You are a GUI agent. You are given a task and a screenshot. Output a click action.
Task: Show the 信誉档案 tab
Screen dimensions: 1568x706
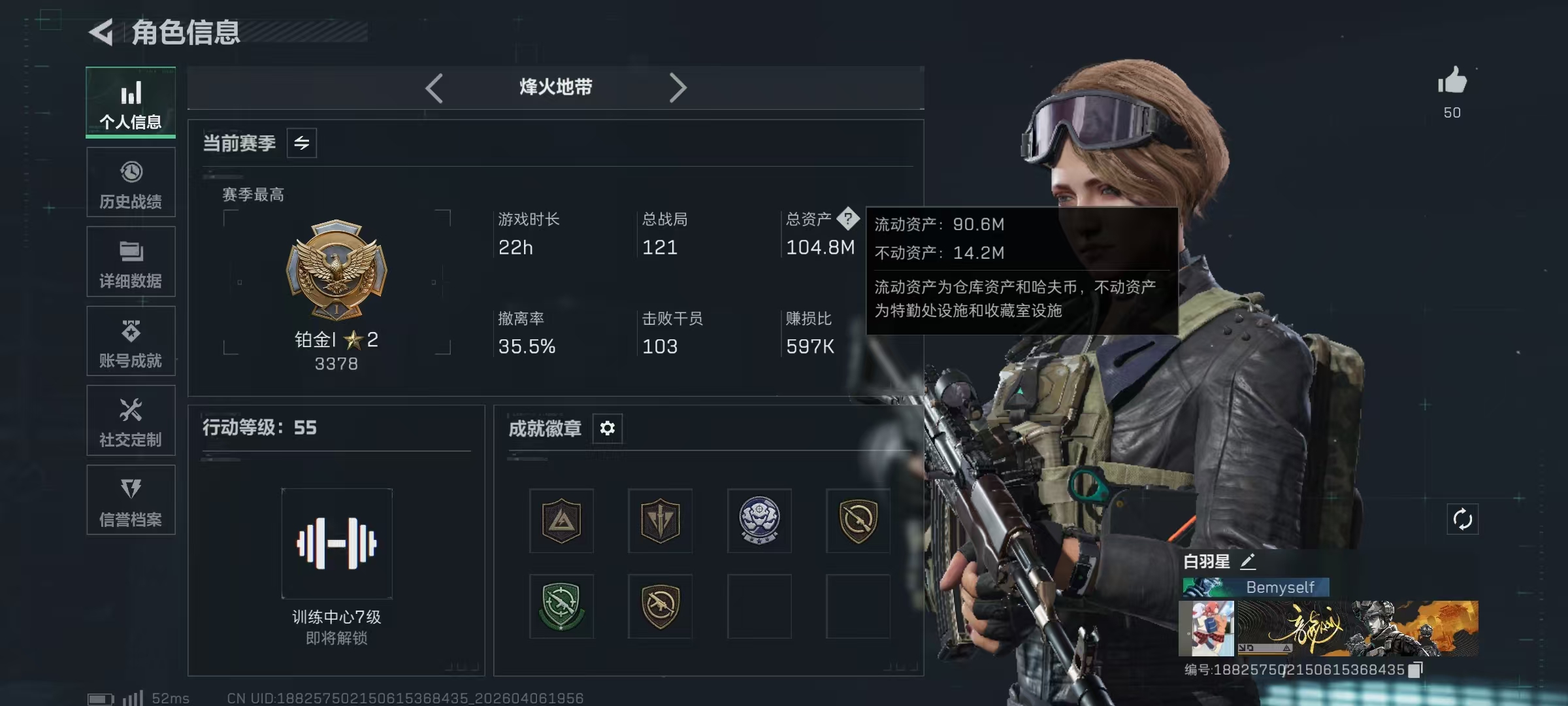point(131,500)
